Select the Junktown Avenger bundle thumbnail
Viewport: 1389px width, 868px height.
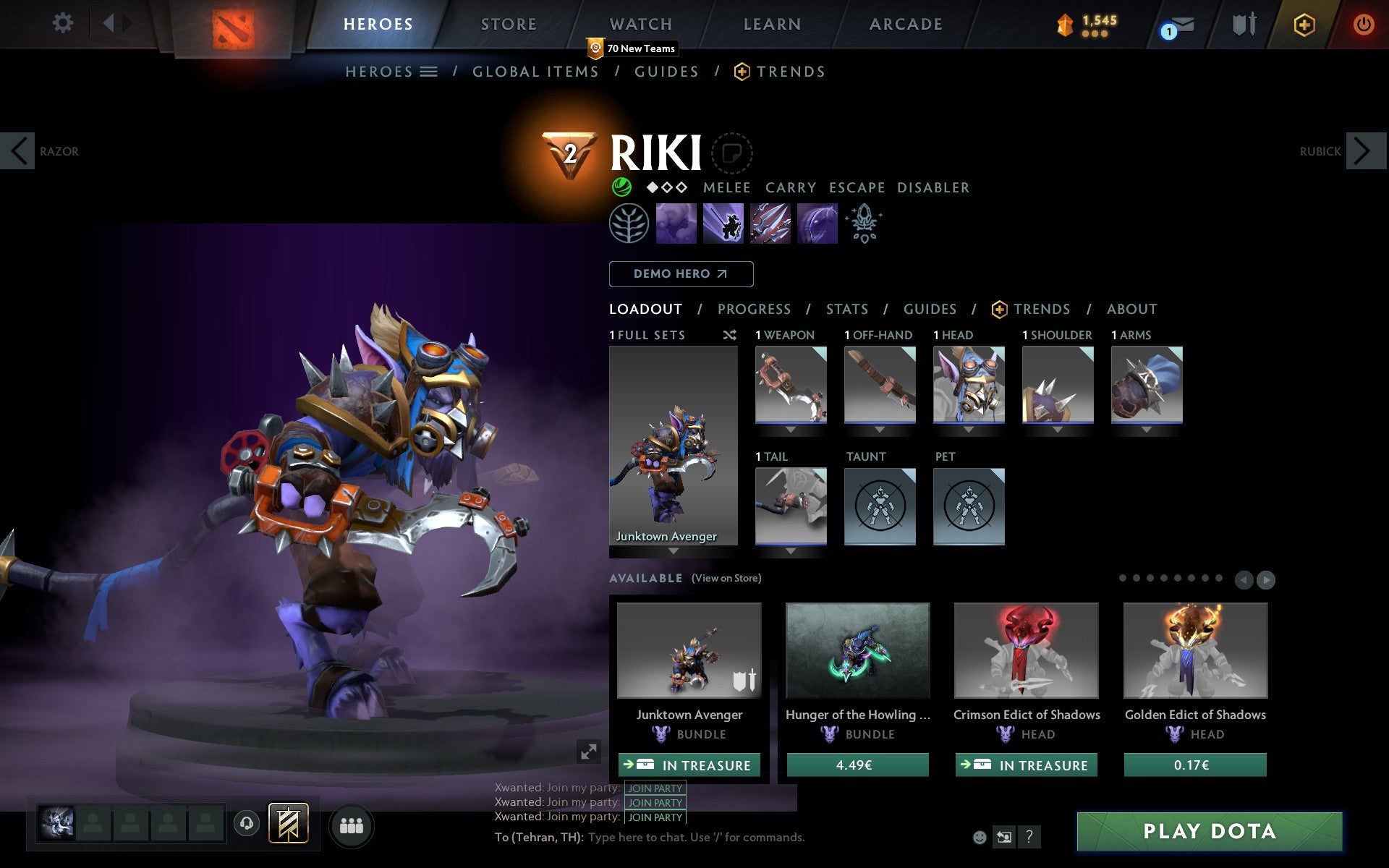[689, 650]
